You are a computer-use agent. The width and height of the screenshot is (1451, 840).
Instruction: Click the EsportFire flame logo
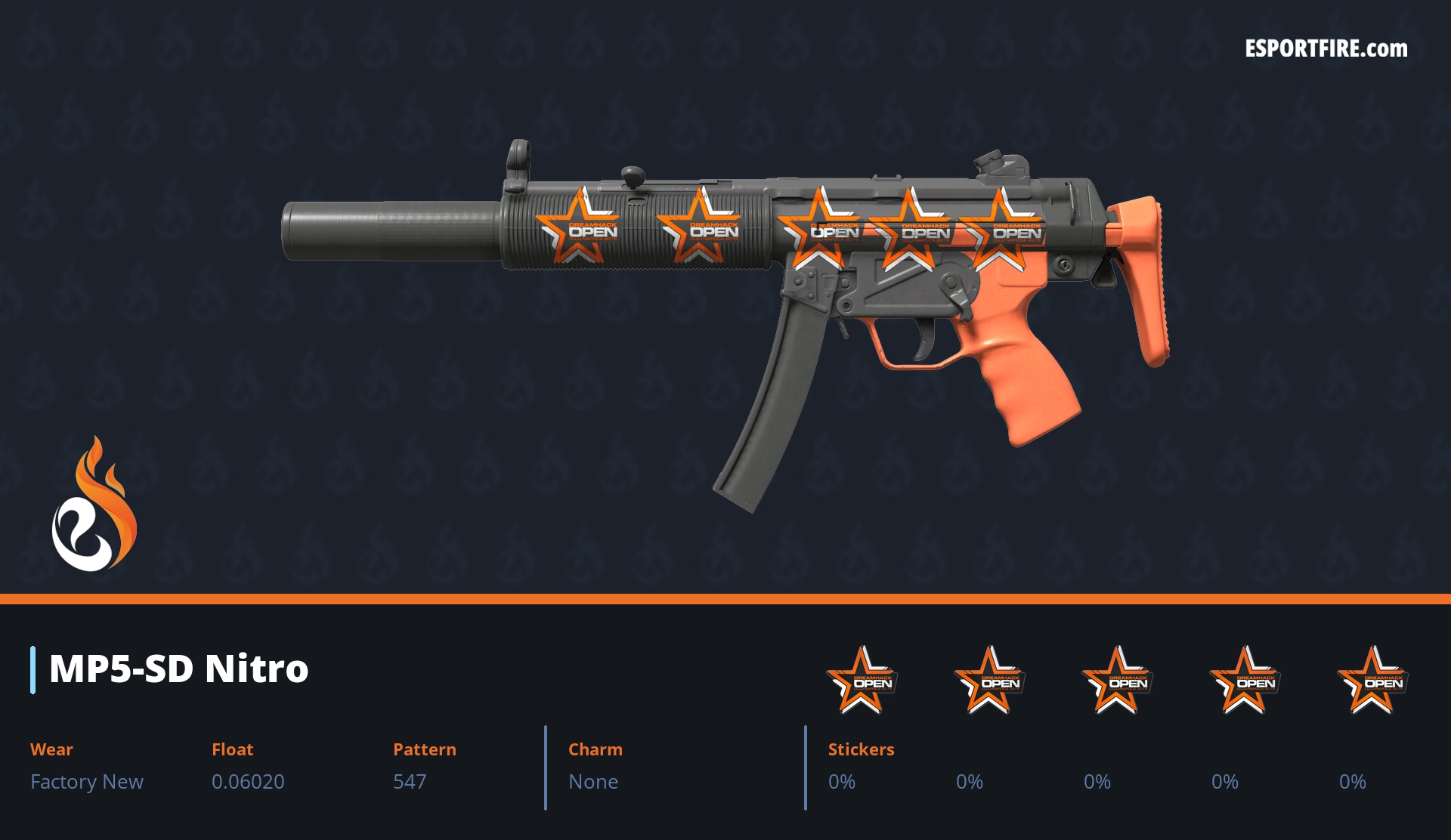94,505
